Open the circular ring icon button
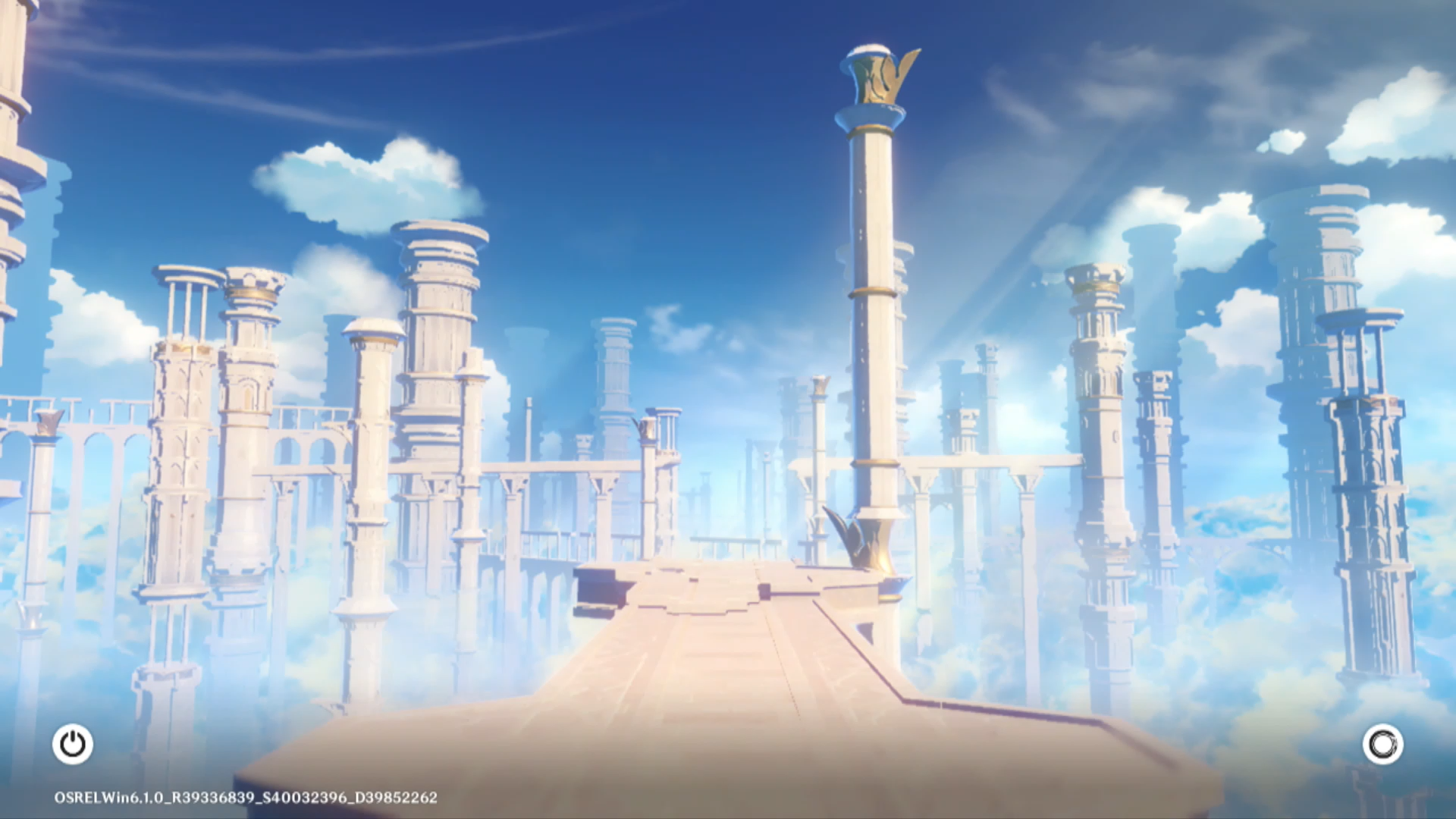Image resolution: width=1456 pixels, height=819 pixels. [1382, 744]
